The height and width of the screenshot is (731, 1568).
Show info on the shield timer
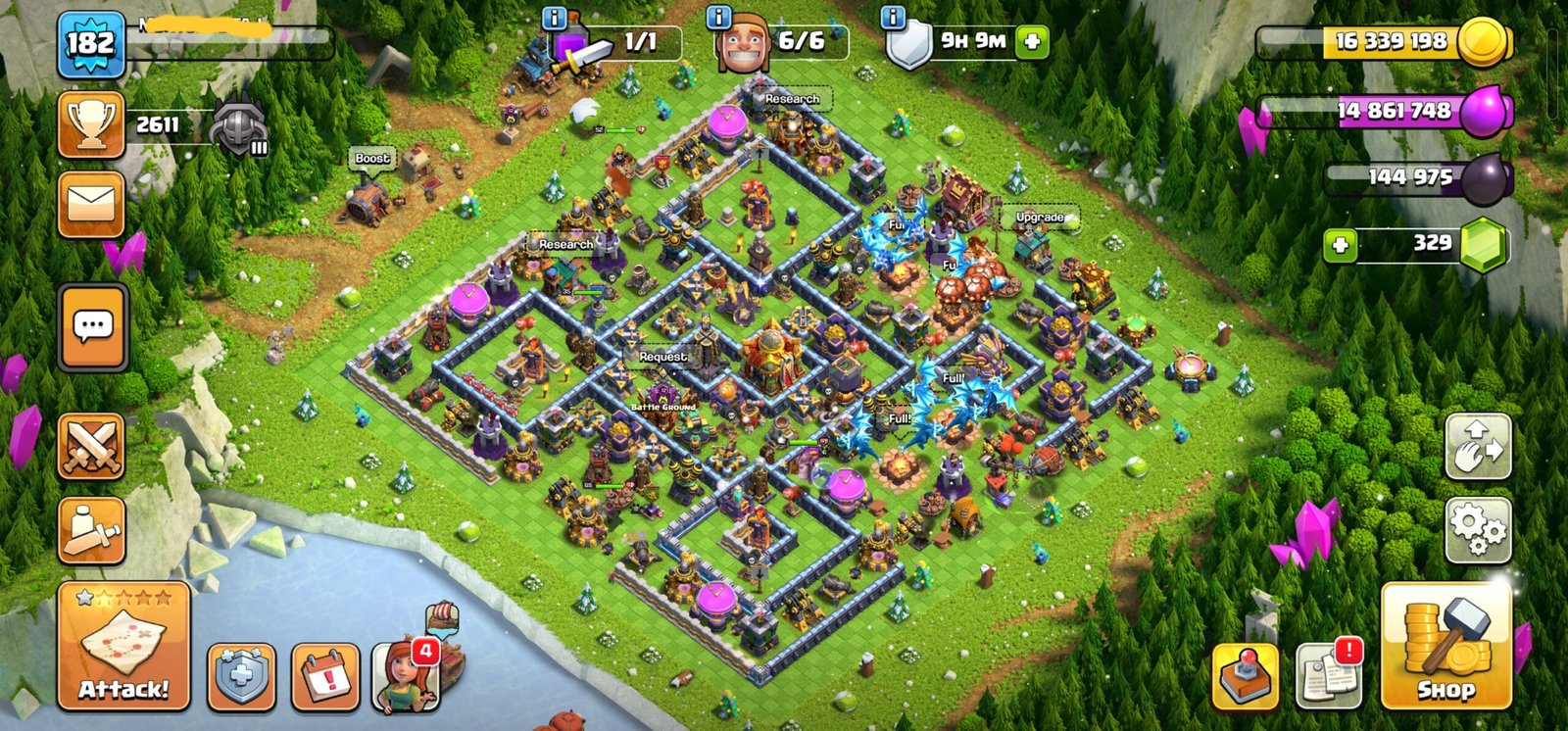click(x=893, y=18)
